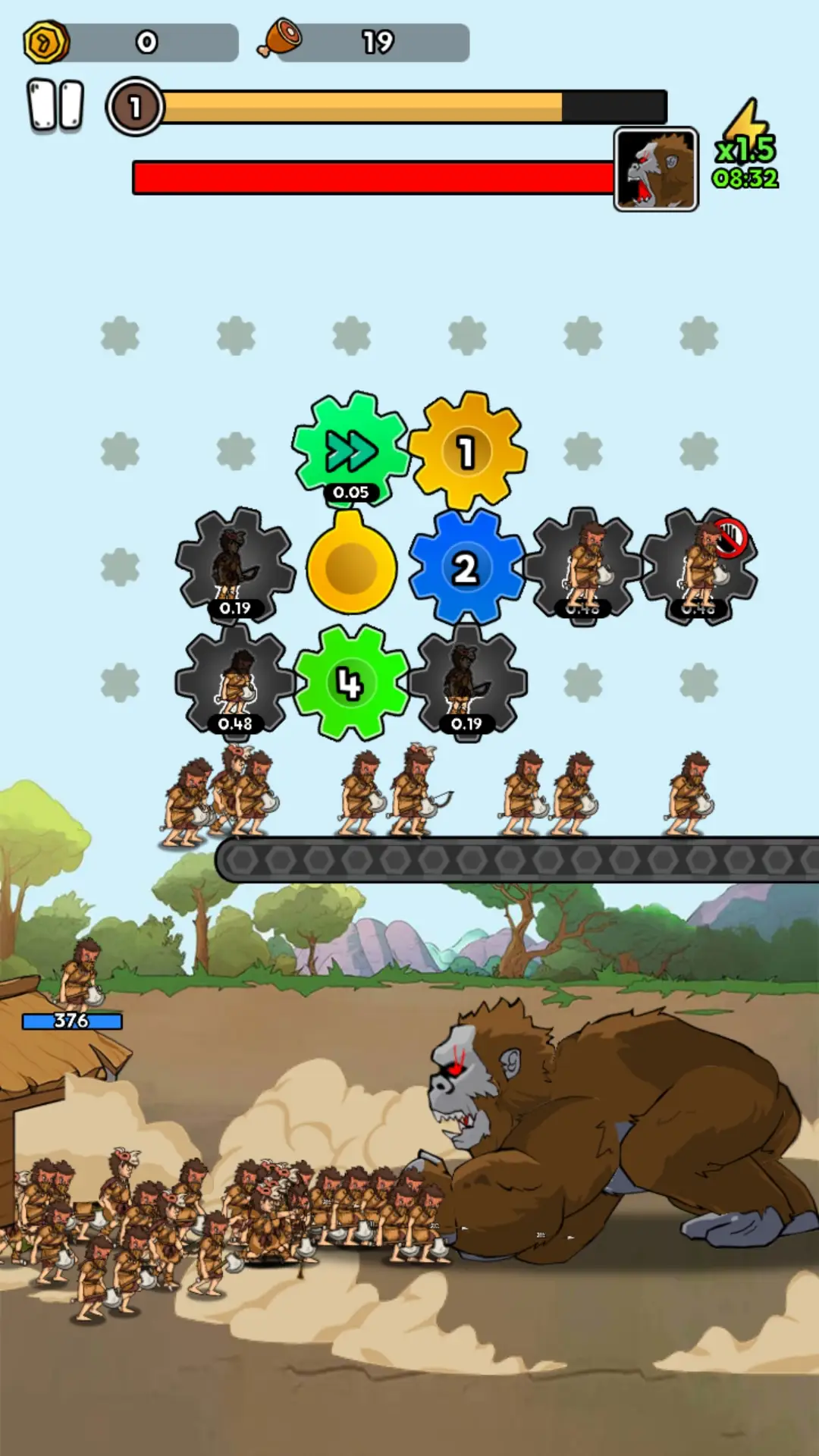This screenshot has width=819, height=1456.
Task: Tap the gorilla boss portrait
Action: (x=656, y=170)
